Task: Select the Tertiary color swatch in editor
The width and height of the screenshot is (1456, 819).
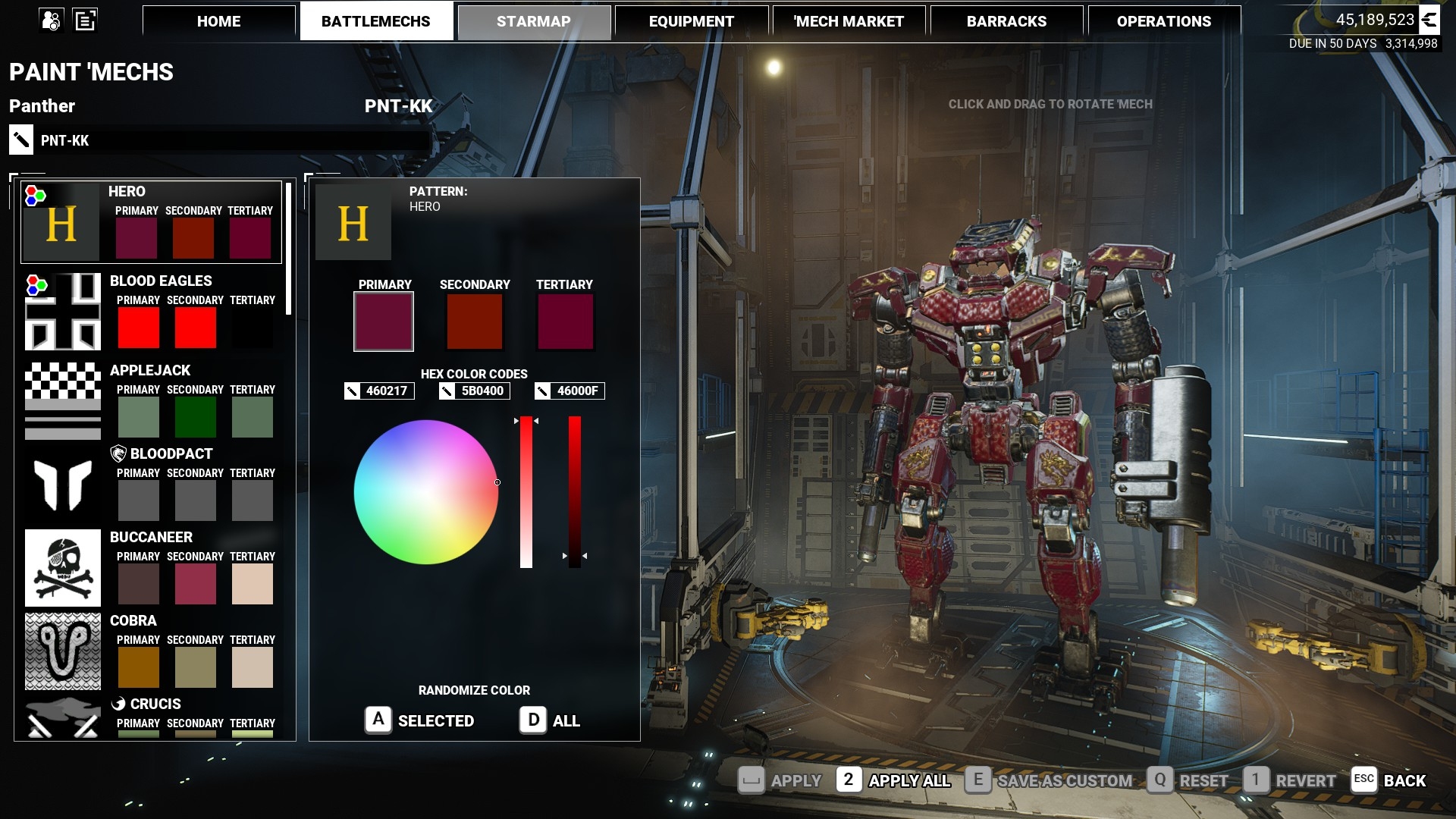Action: tap(565, 322)
